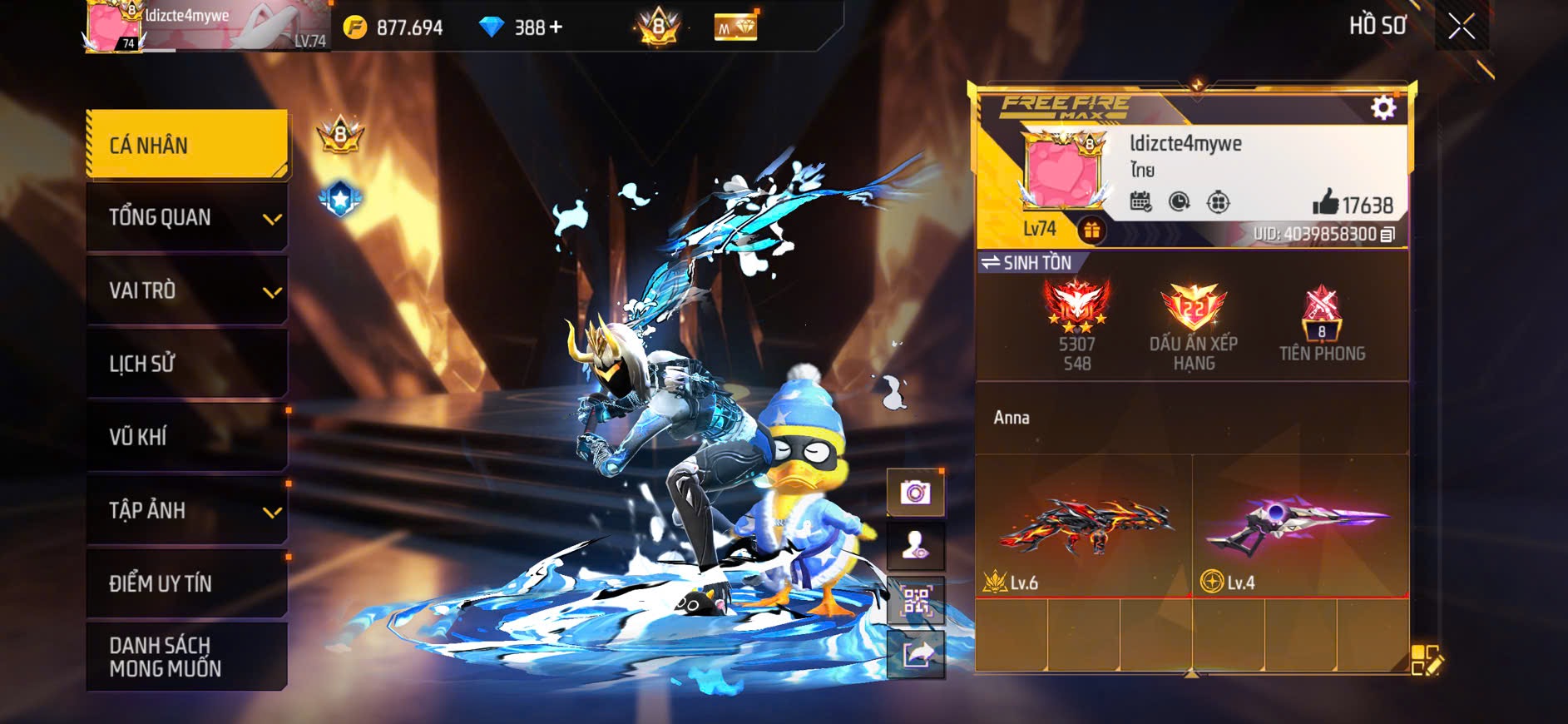Screen dimensions: 1568x724
Task: Close the Hồ Sơ profile screen
Action: [1461, 27]
